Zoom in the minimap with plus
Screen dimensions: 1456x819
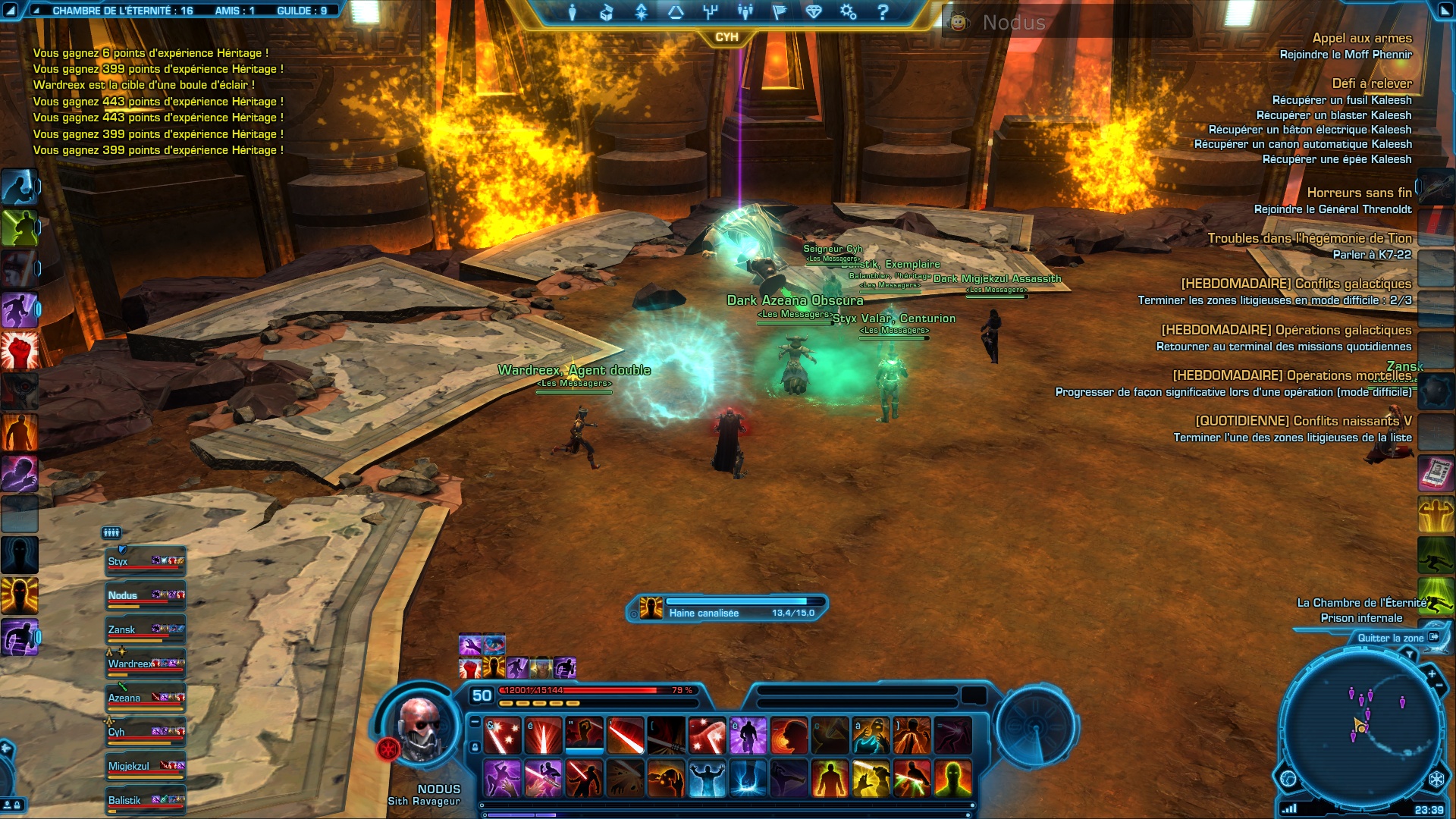(1432, 673)
